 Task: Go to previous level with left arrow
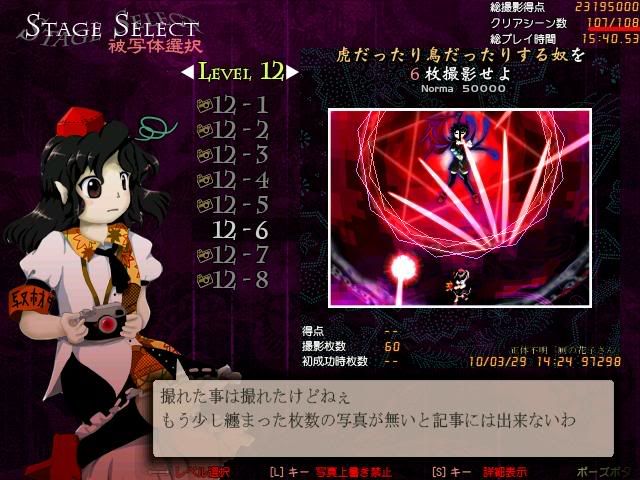tap(187, 72)
